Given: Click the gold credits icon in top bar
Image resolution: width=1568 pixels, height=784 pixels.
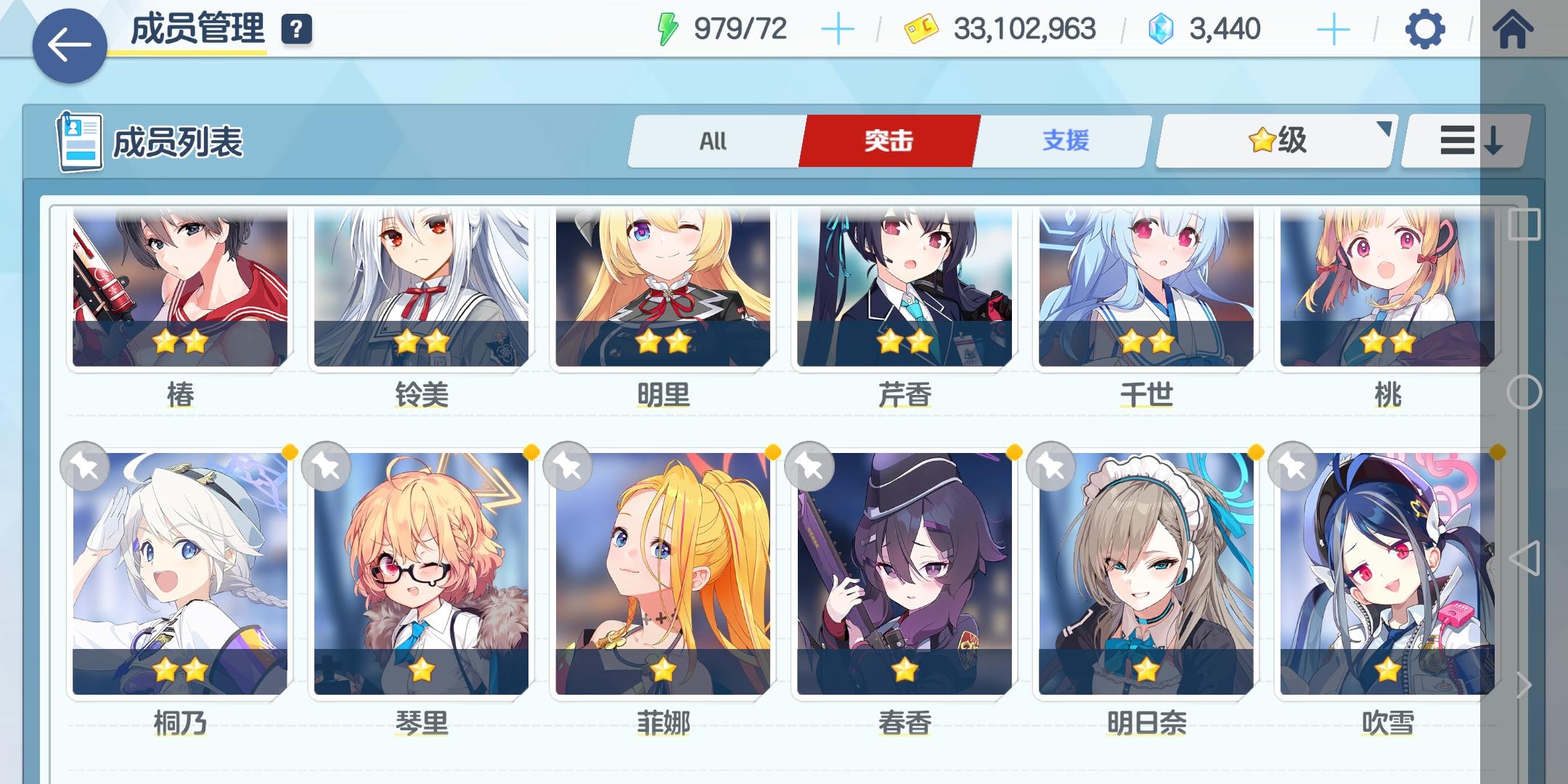Looking at the screenshot, I should point(922,29).
